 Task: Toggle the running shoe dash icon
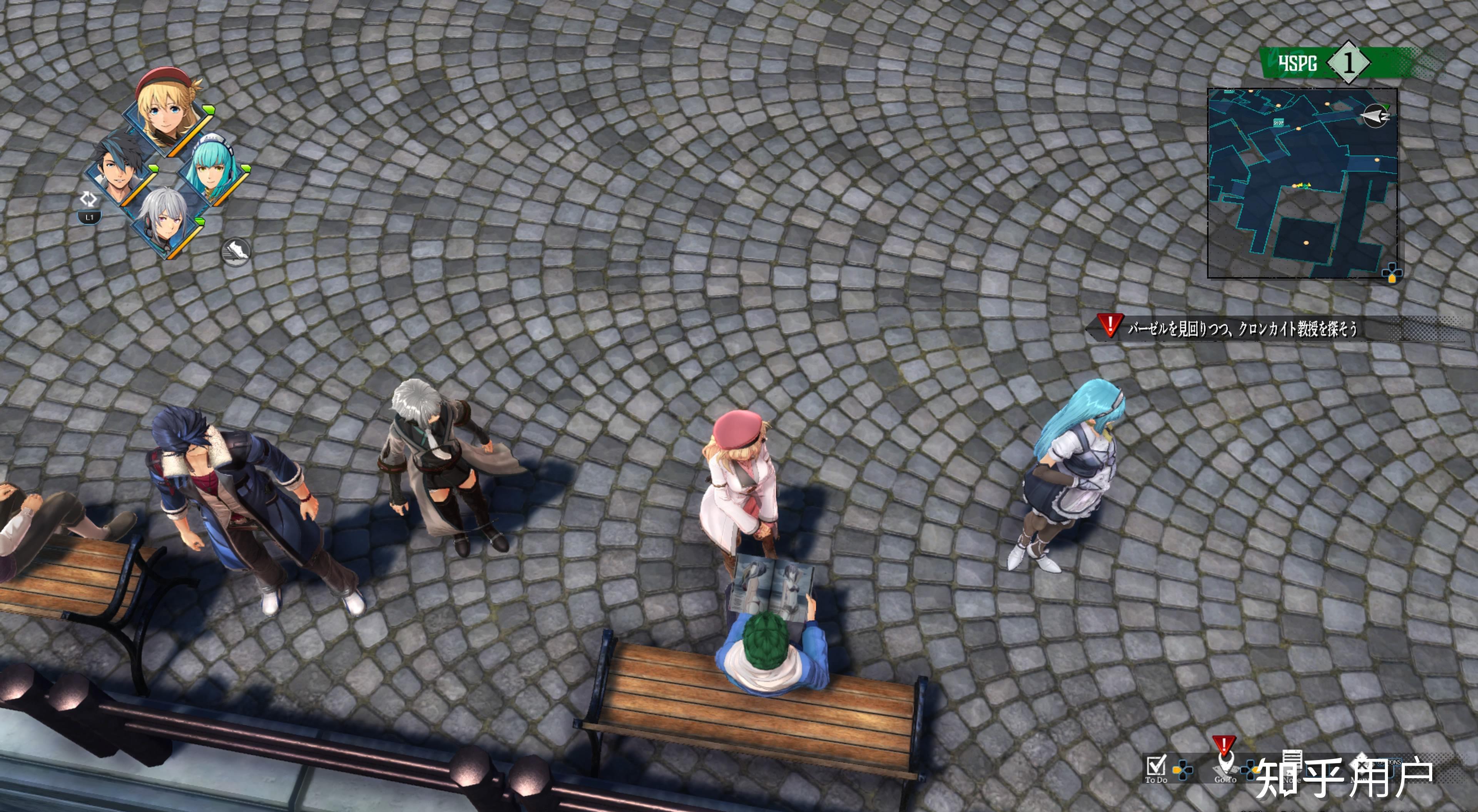236,251
